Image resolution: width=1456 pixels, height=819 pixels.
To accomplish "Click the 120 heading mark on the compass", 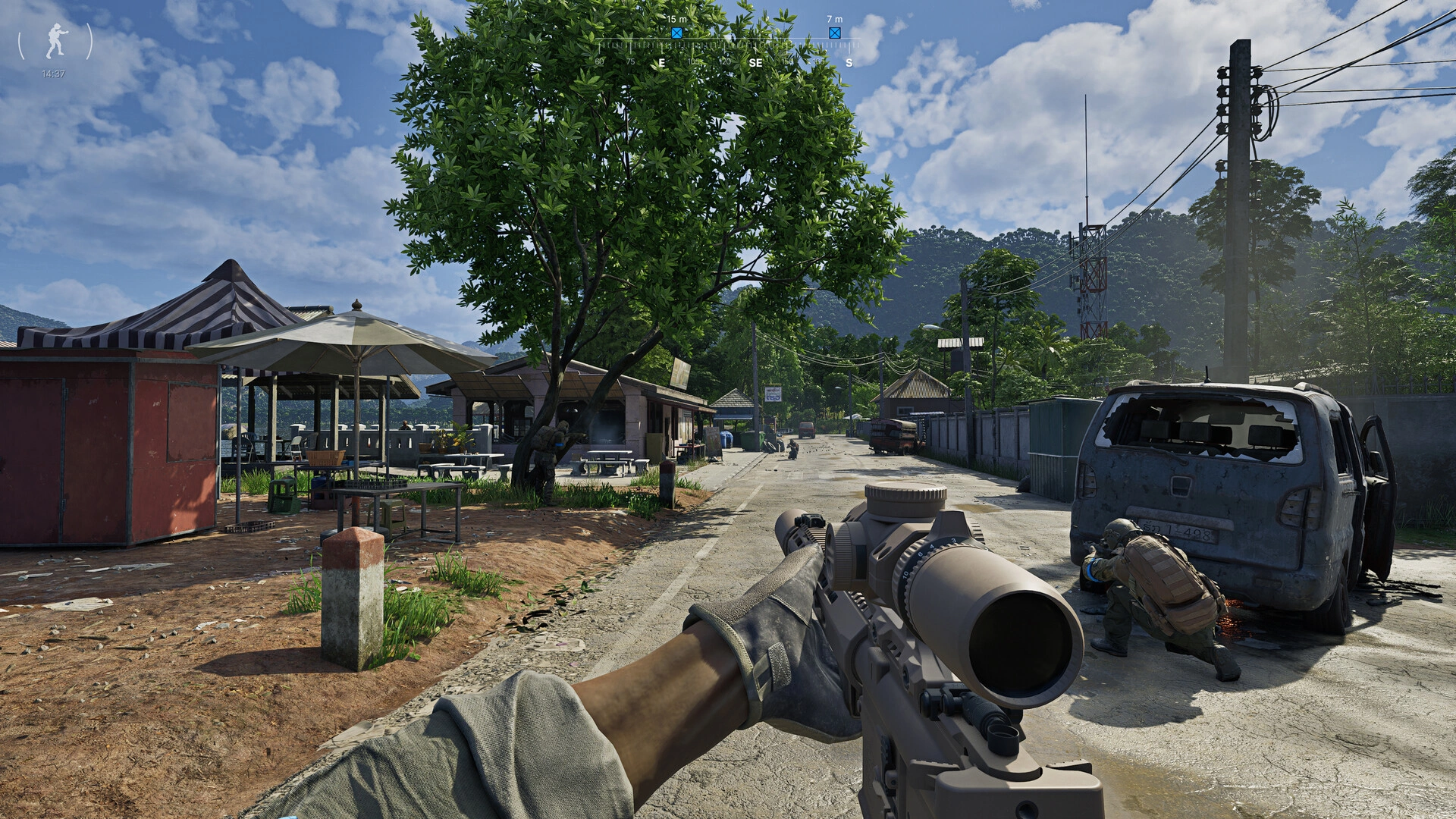I will [726, 63].
